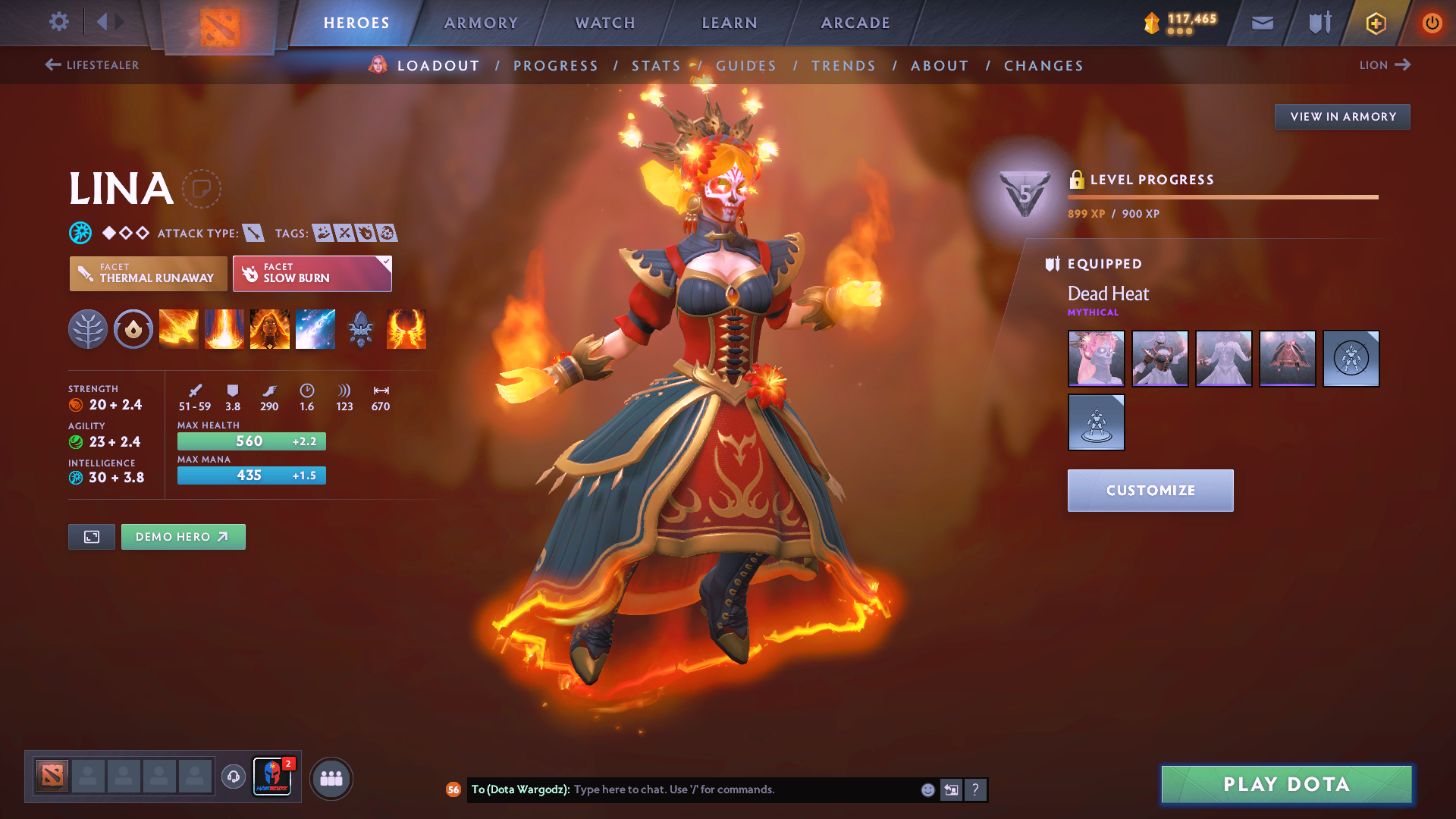Switch to the Armory tab
This screenshot has width=1456, height=819.
481,23
